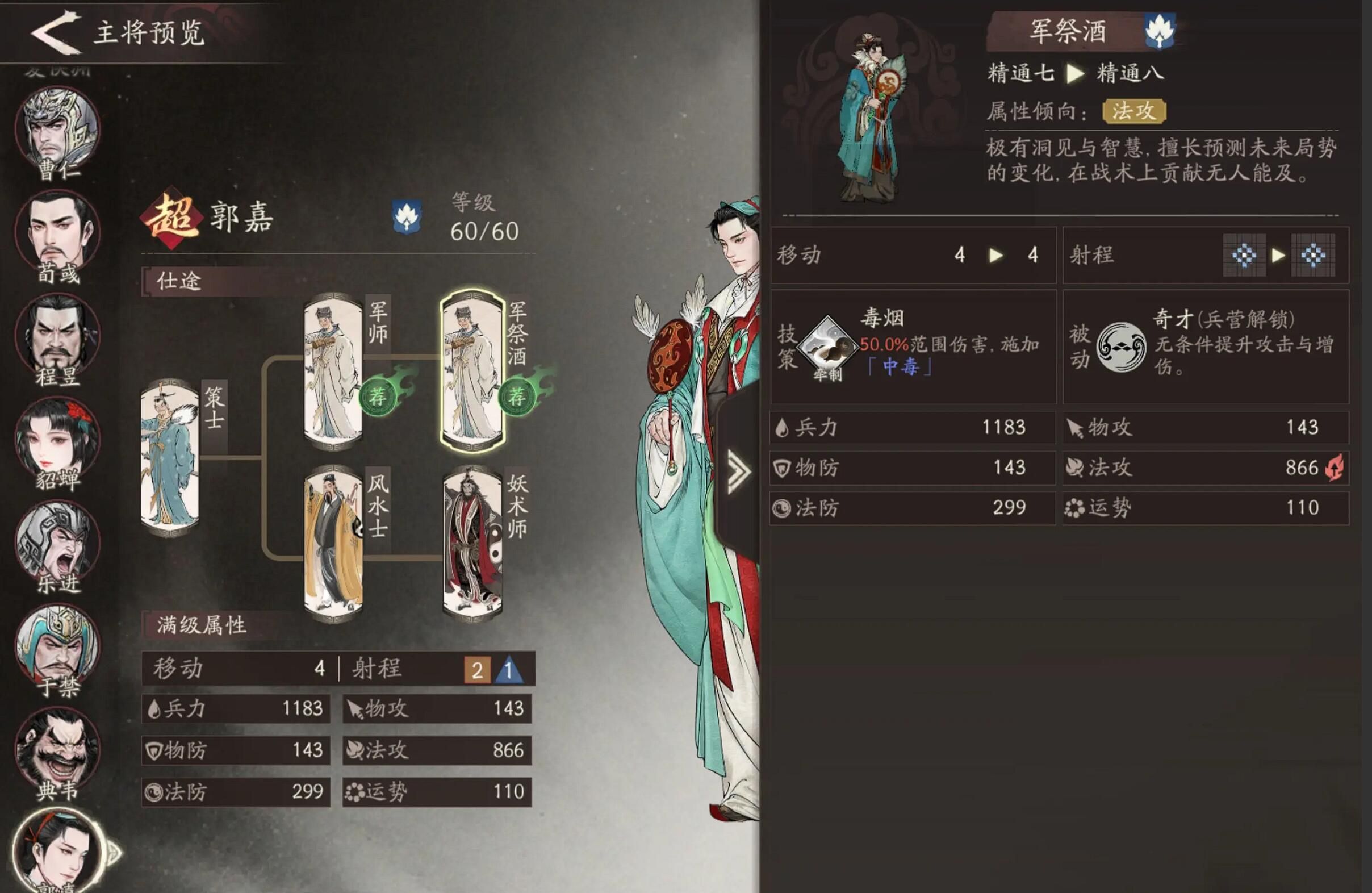Choose the 军师 career card
Screen dimensions: 1372x893
pyautogui.click(x=333, y=370)
